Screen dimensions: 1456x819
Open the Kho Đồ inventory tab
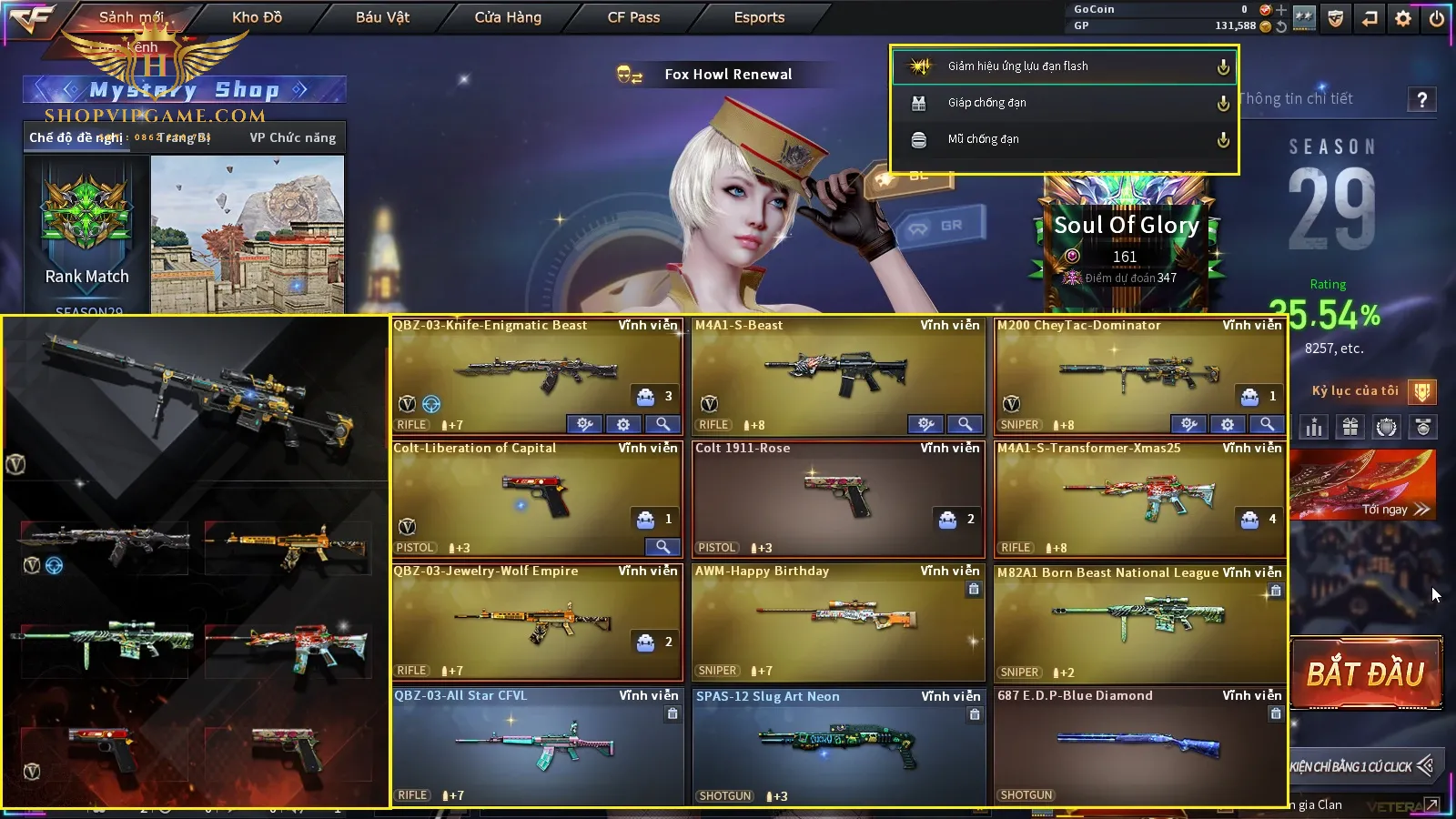(x=257, y=17)
